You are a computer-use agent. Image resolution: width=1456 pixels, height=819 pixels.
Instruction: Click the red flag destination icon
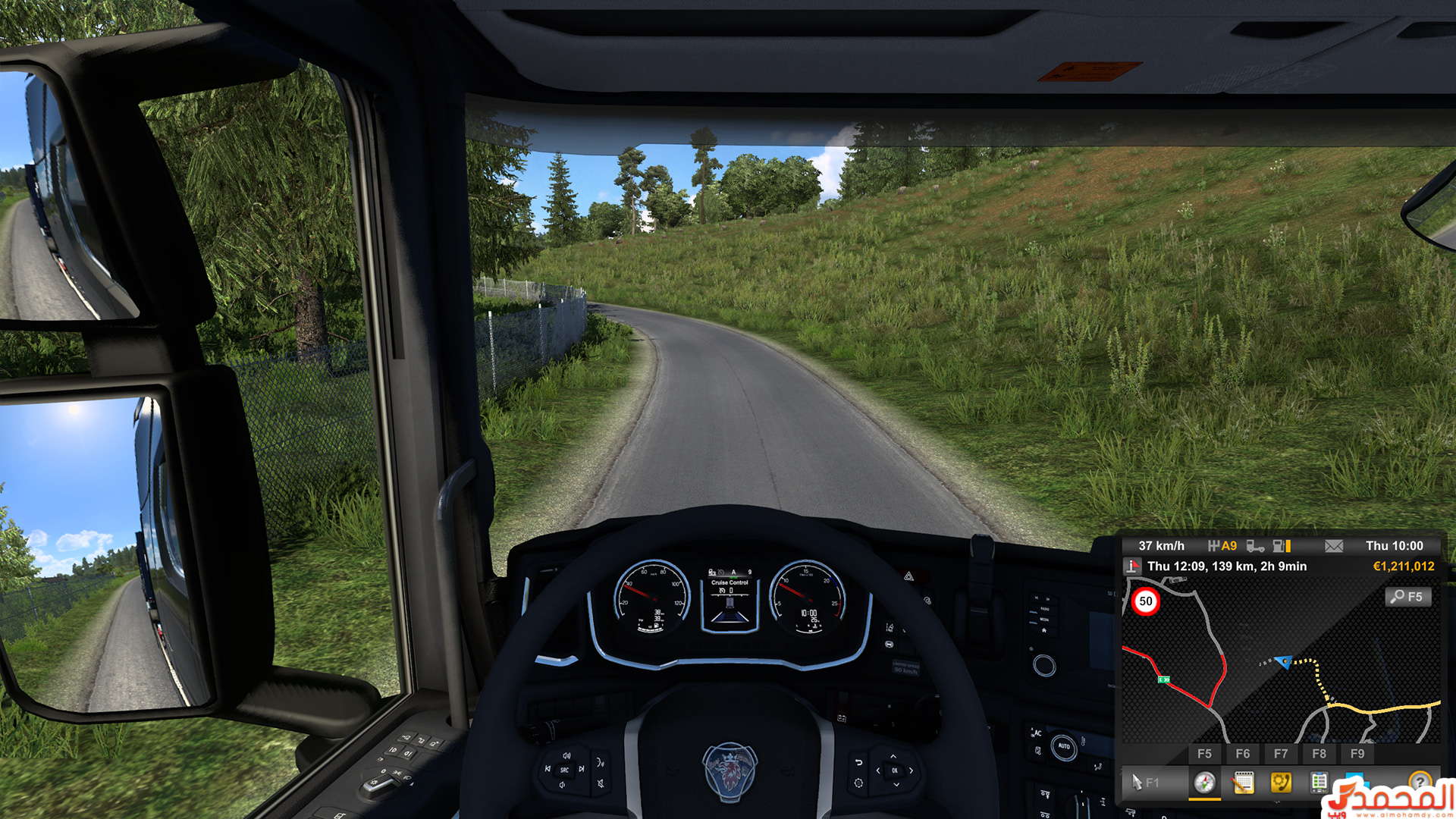[x=1132, y=566]
